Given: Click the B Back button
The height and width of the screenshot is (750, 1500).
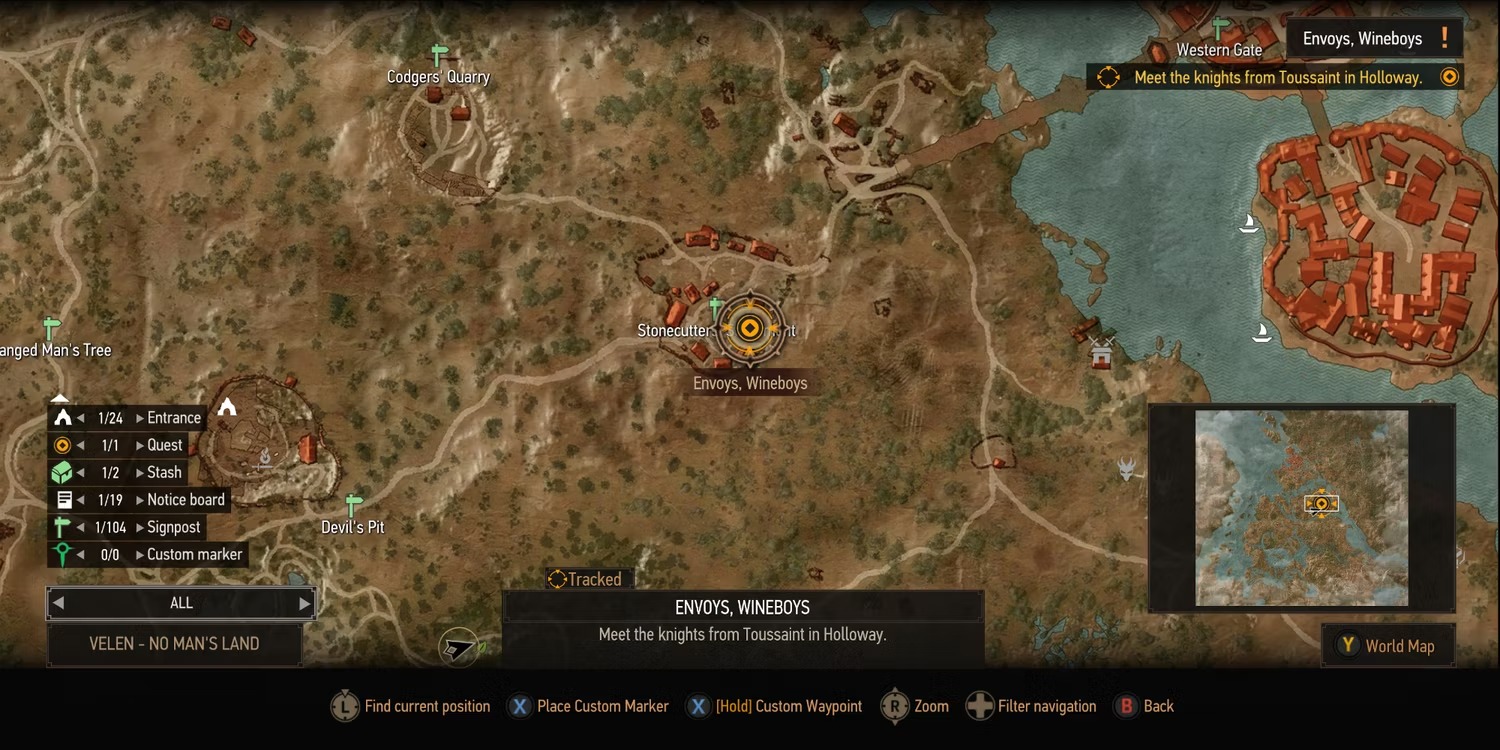Looking at the screenshot, I should point(1144,706).
